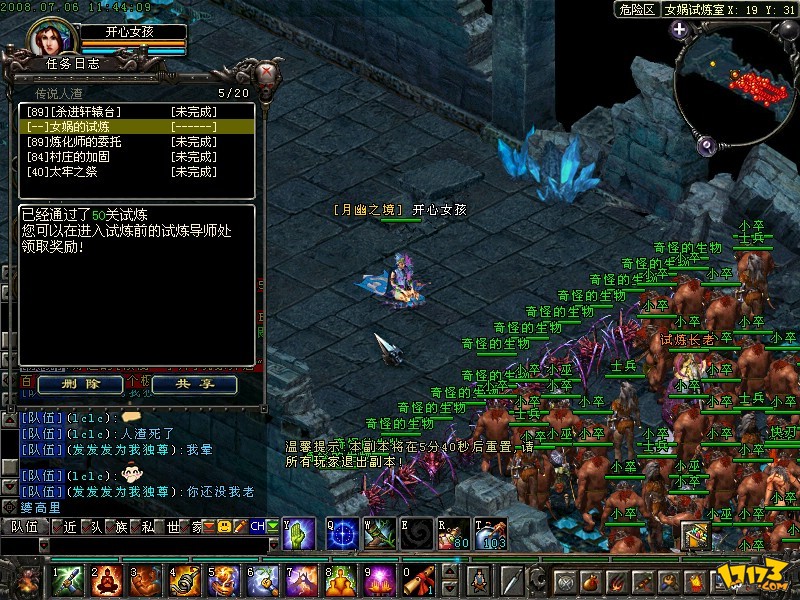Screen dimensions: 800x600
Task: Click the plus button on the minimap
Action: (679, 29)
